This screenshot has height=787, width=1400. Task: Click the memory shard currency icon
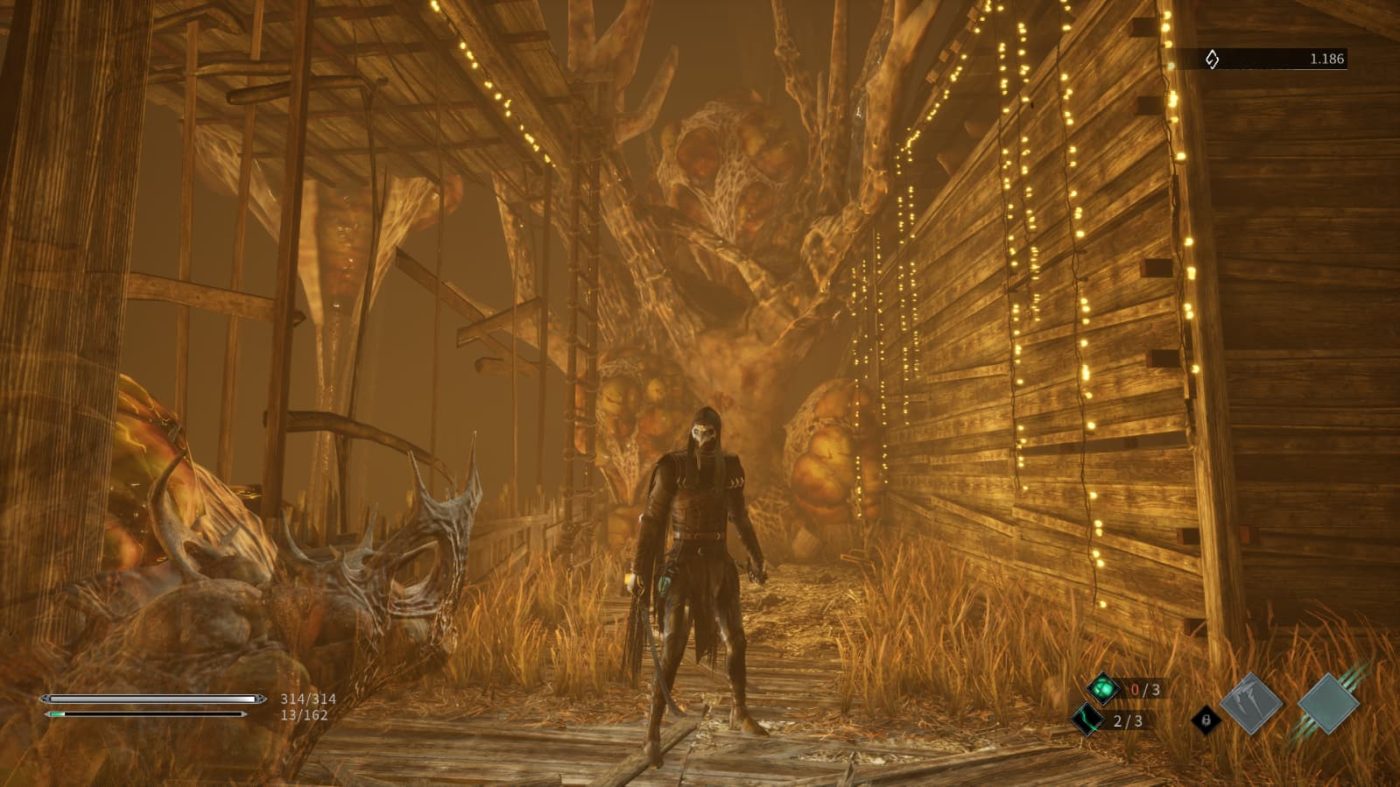(x=1211, y=60)
